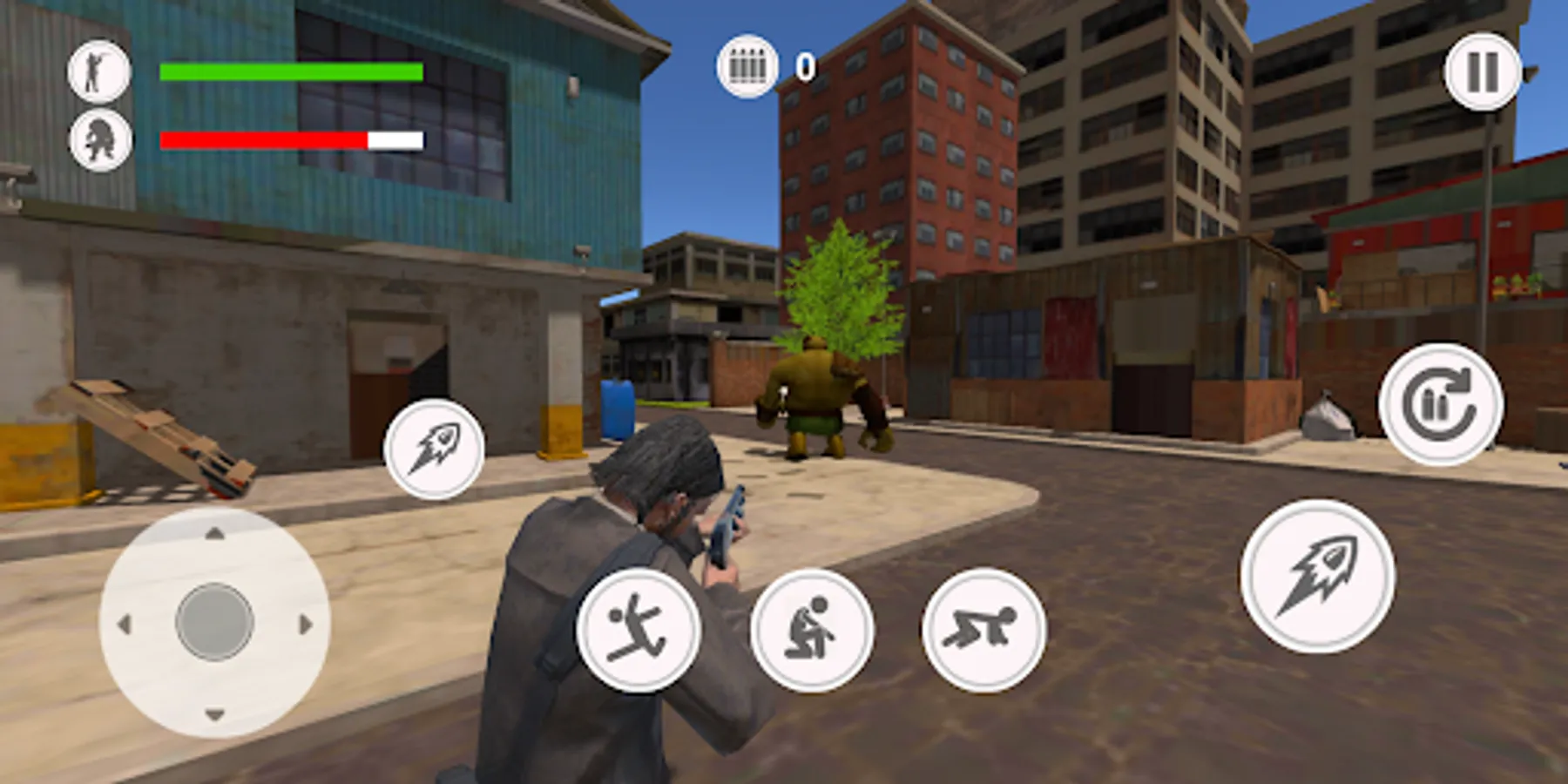The image size is (1568, 784).
Task: Toggle crouch mode with the kneeling figure button
Action: 811,633
